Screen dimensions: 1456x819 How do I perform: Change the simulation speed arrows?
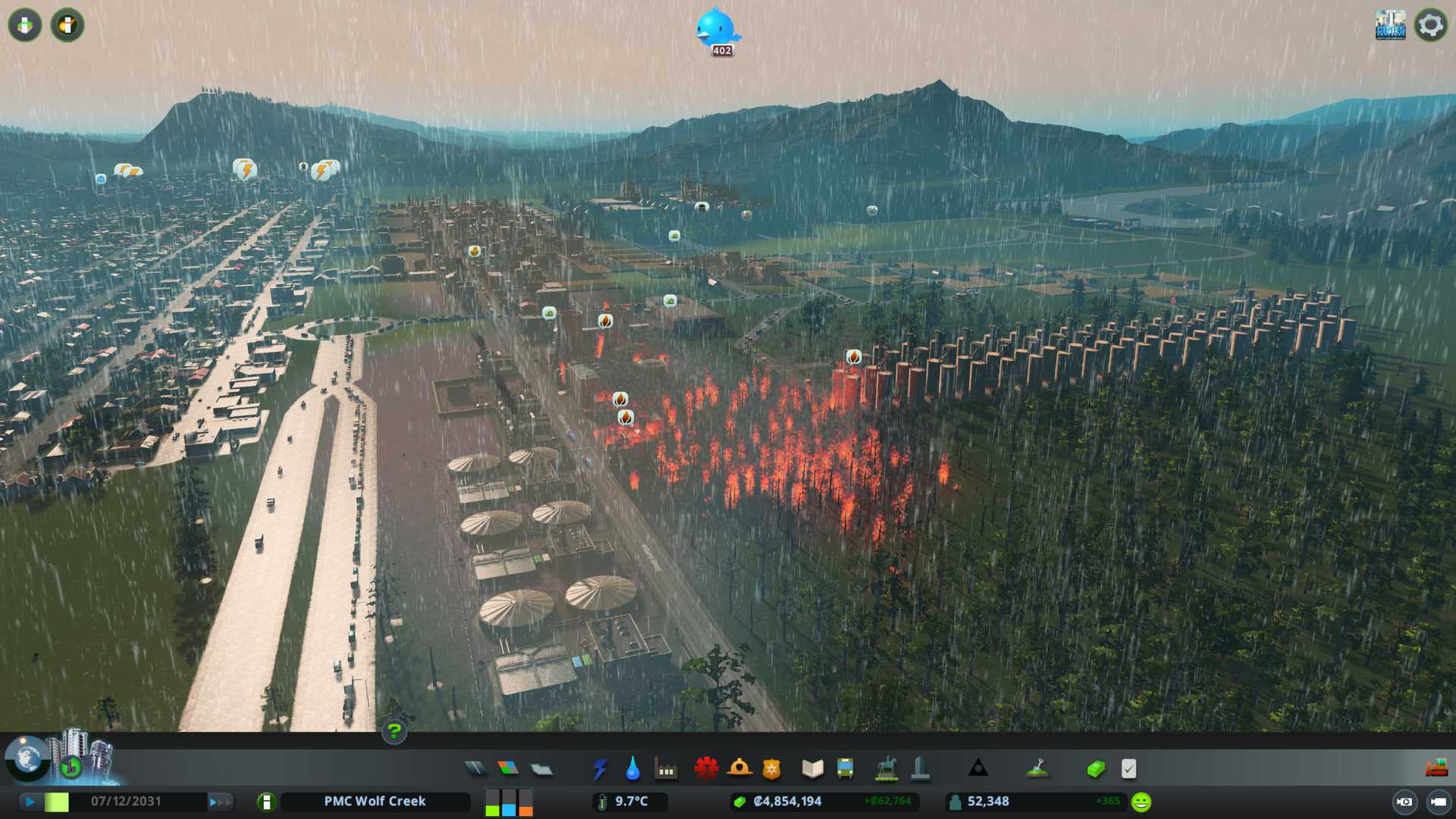(220, 802)
